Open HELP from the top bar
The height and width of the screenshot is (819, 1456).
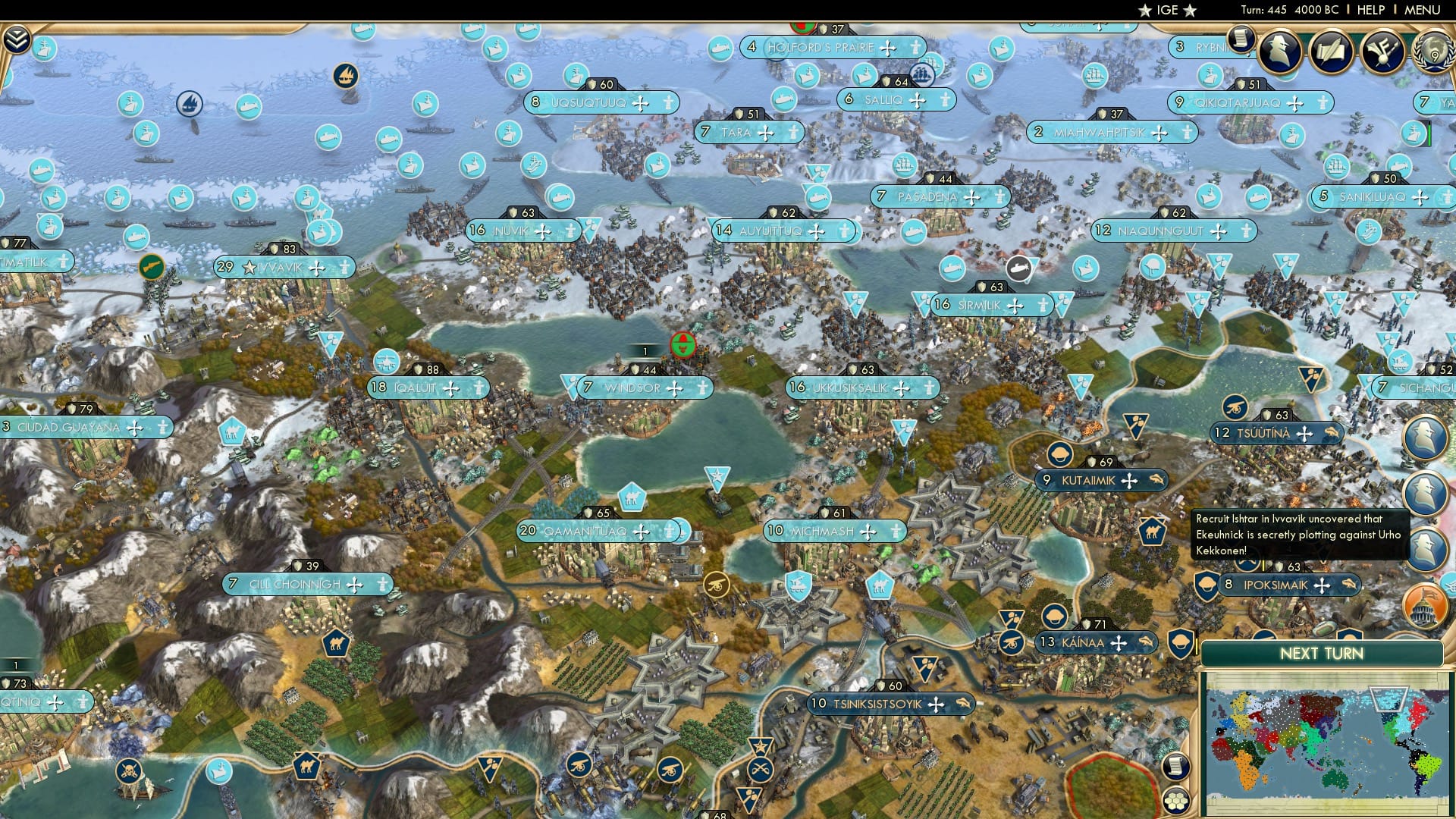click(x=1371, y=11)
